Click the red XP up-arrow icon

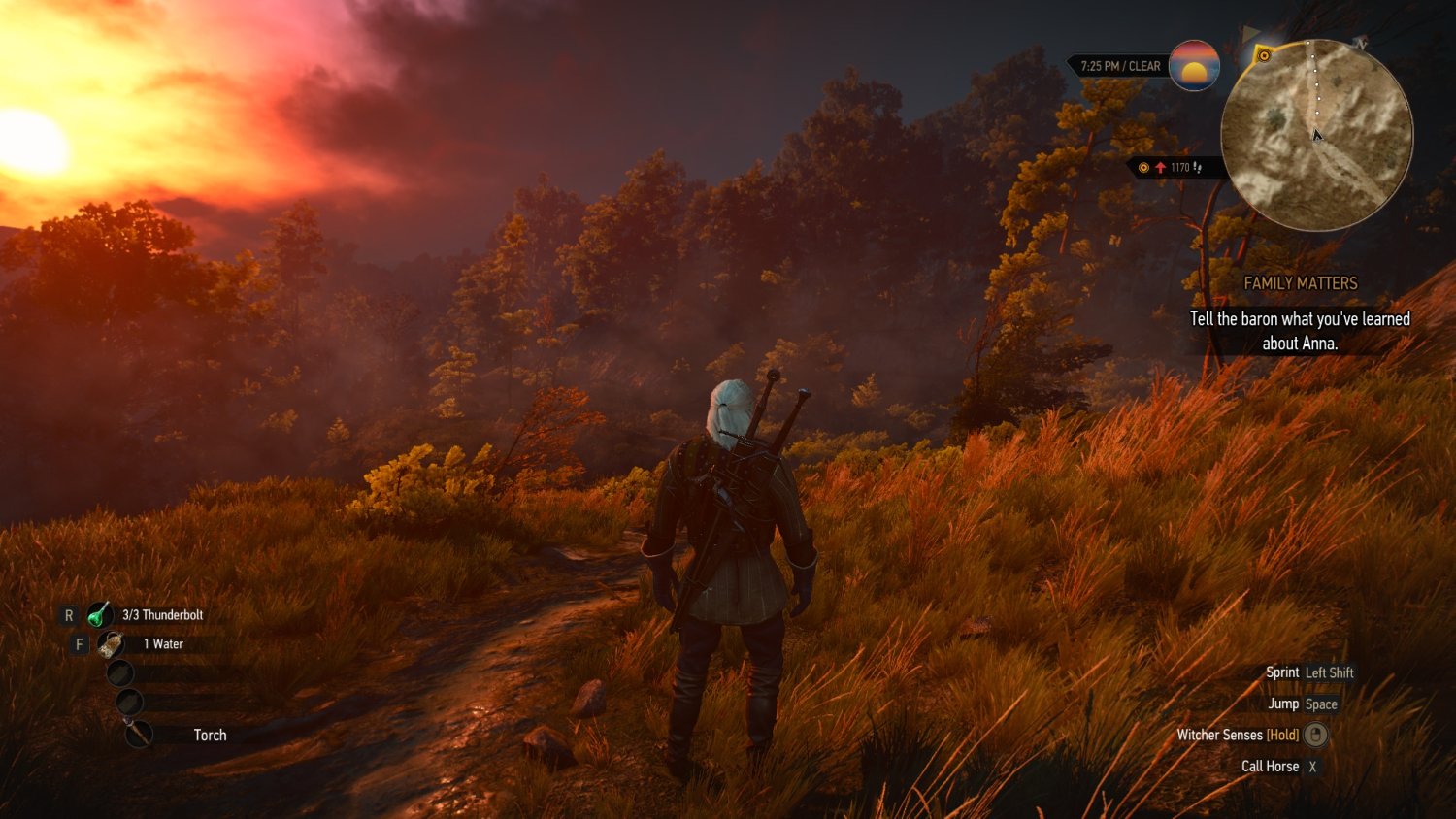point(1161,167)
